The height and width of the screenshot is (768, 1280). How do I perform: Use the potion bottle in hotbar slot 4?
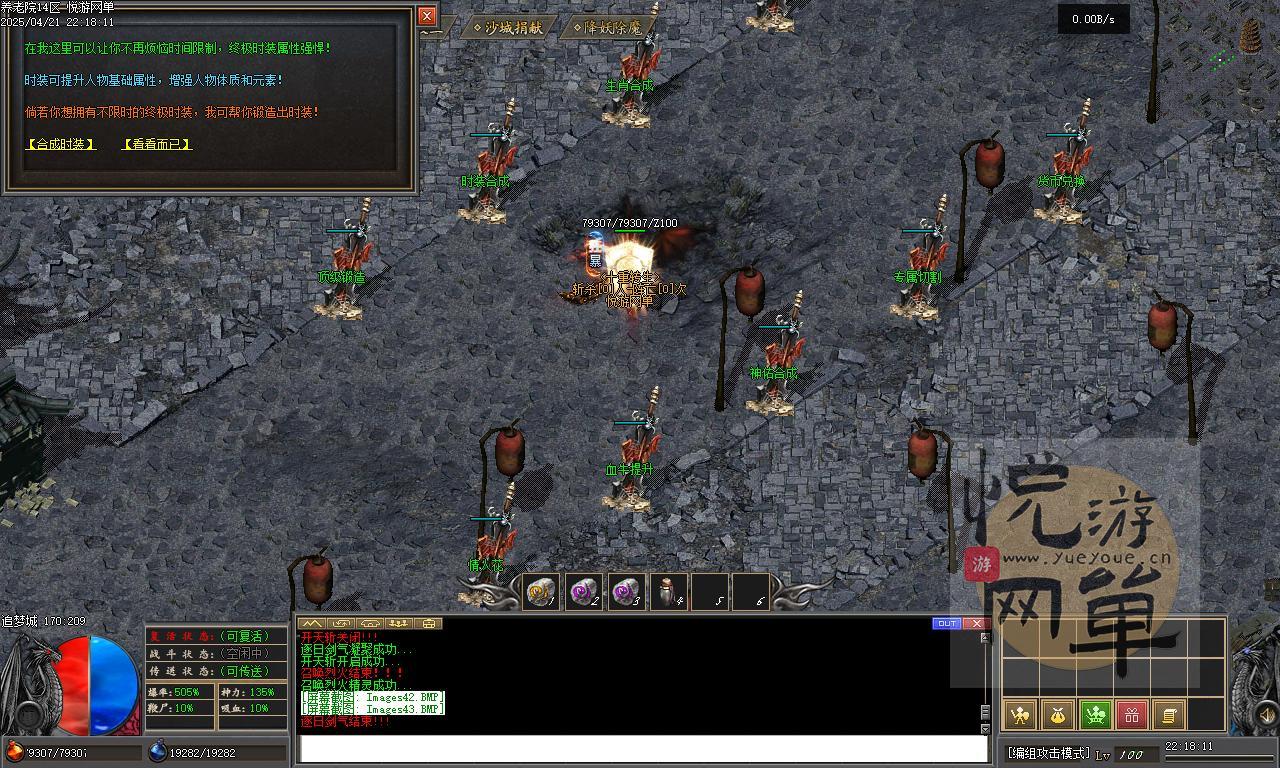[668, 592]
